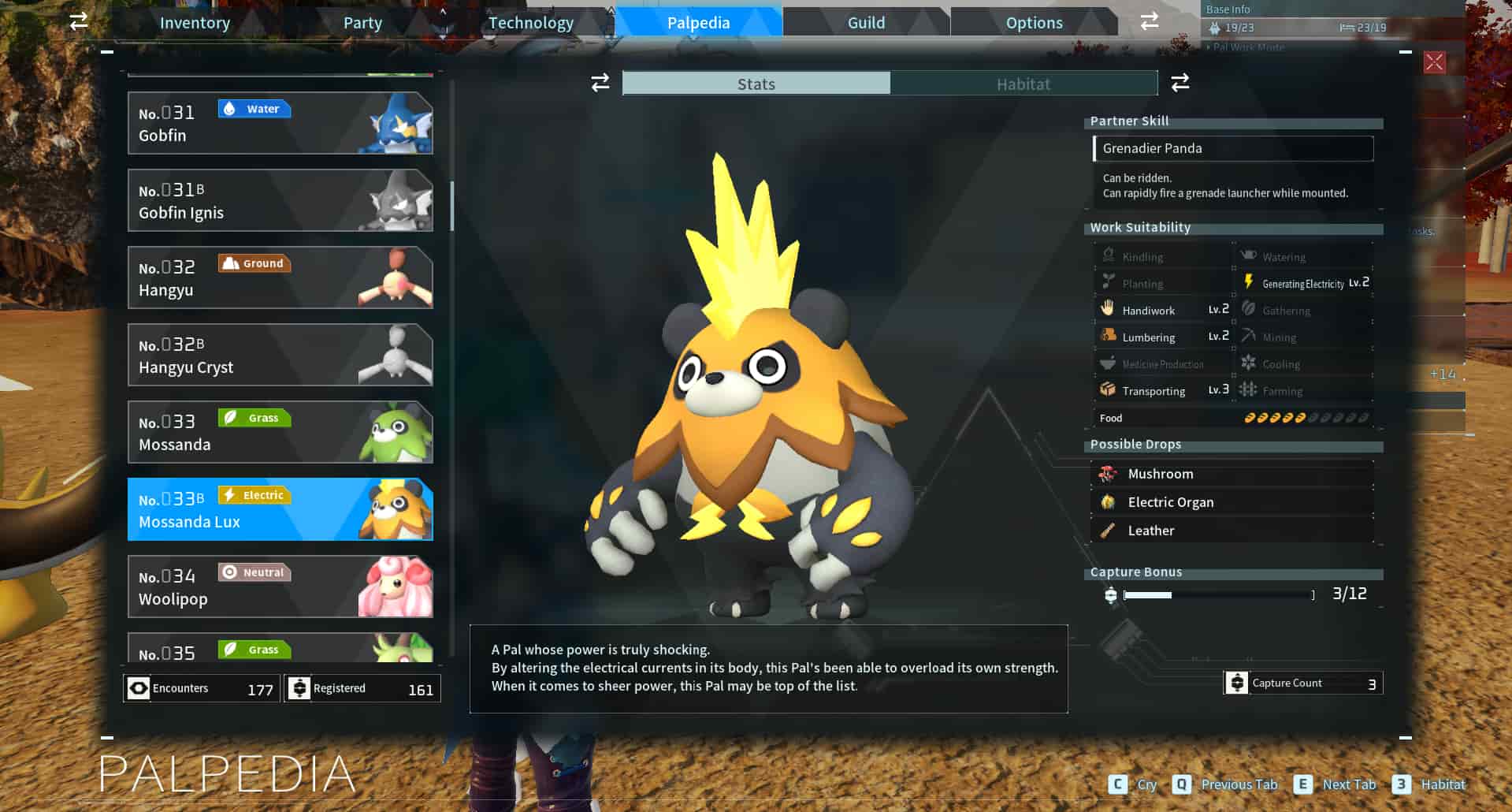The image size is (1512, 812).
Task: Click the Generating Electricity lightning icon
Action: tap(1249, 281)
